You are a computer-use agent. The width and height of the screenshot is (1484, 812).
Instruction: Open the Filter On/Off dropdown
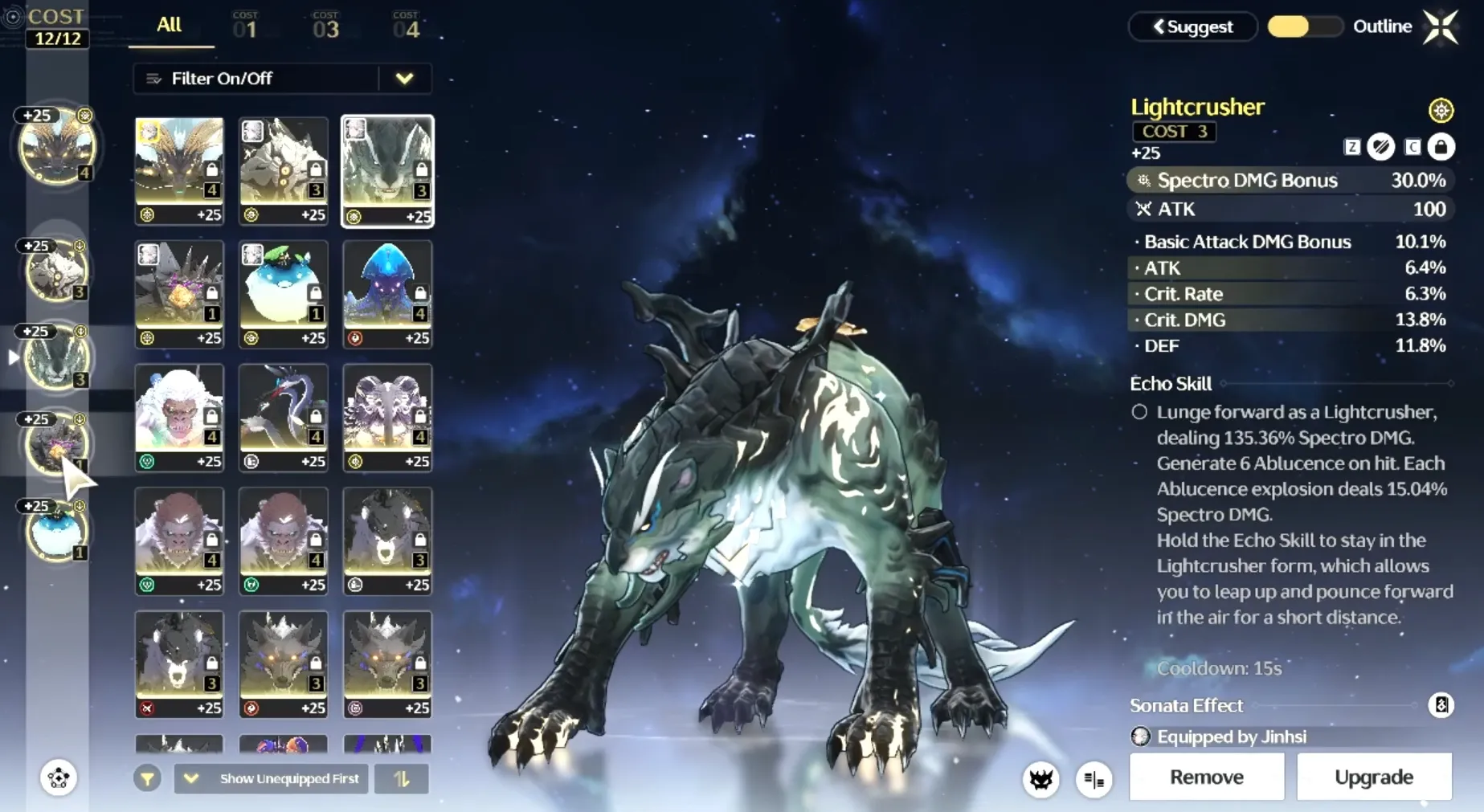404,79
